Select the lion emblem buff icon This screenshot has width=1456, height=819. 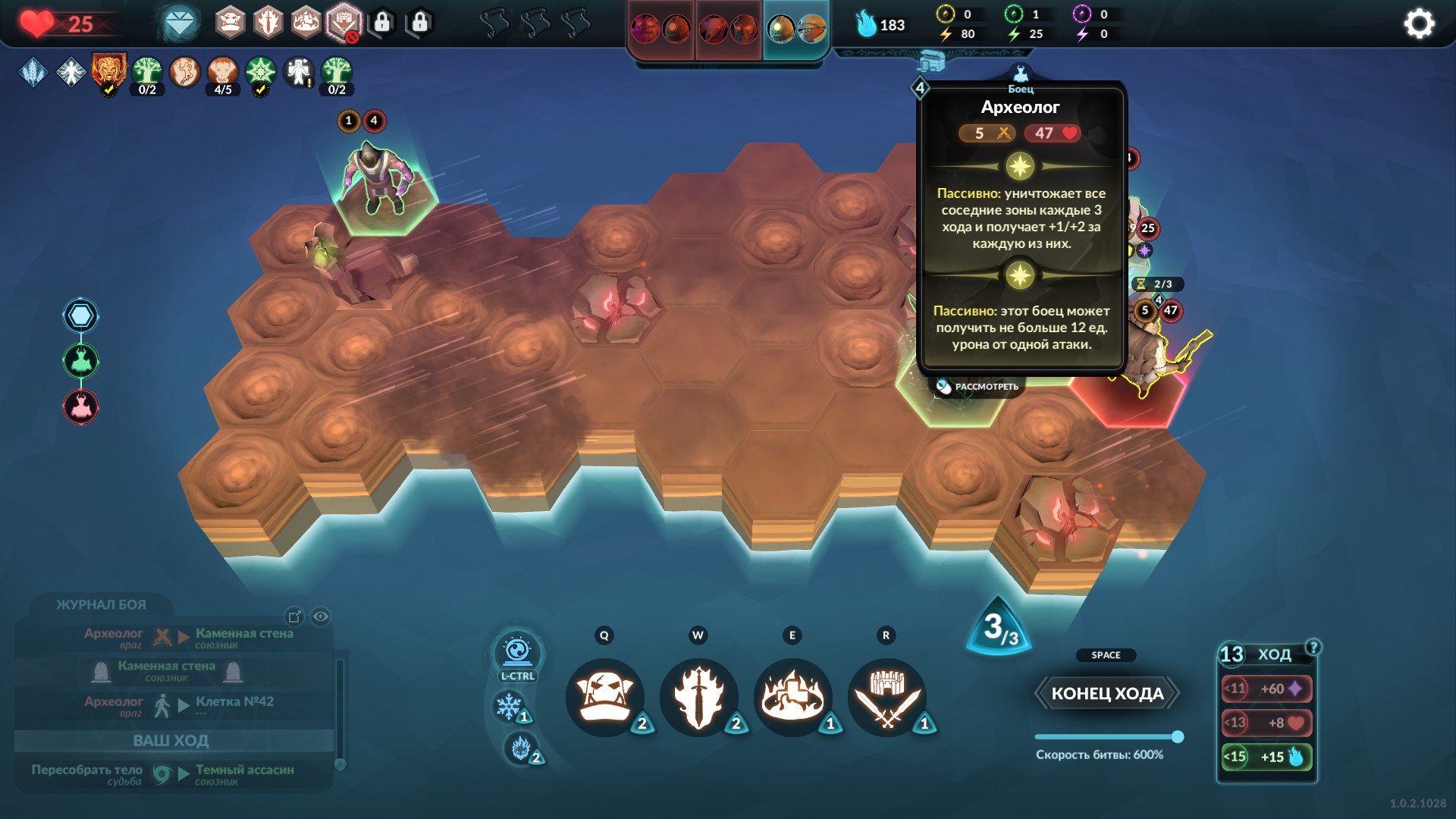(x=108, y=71)
